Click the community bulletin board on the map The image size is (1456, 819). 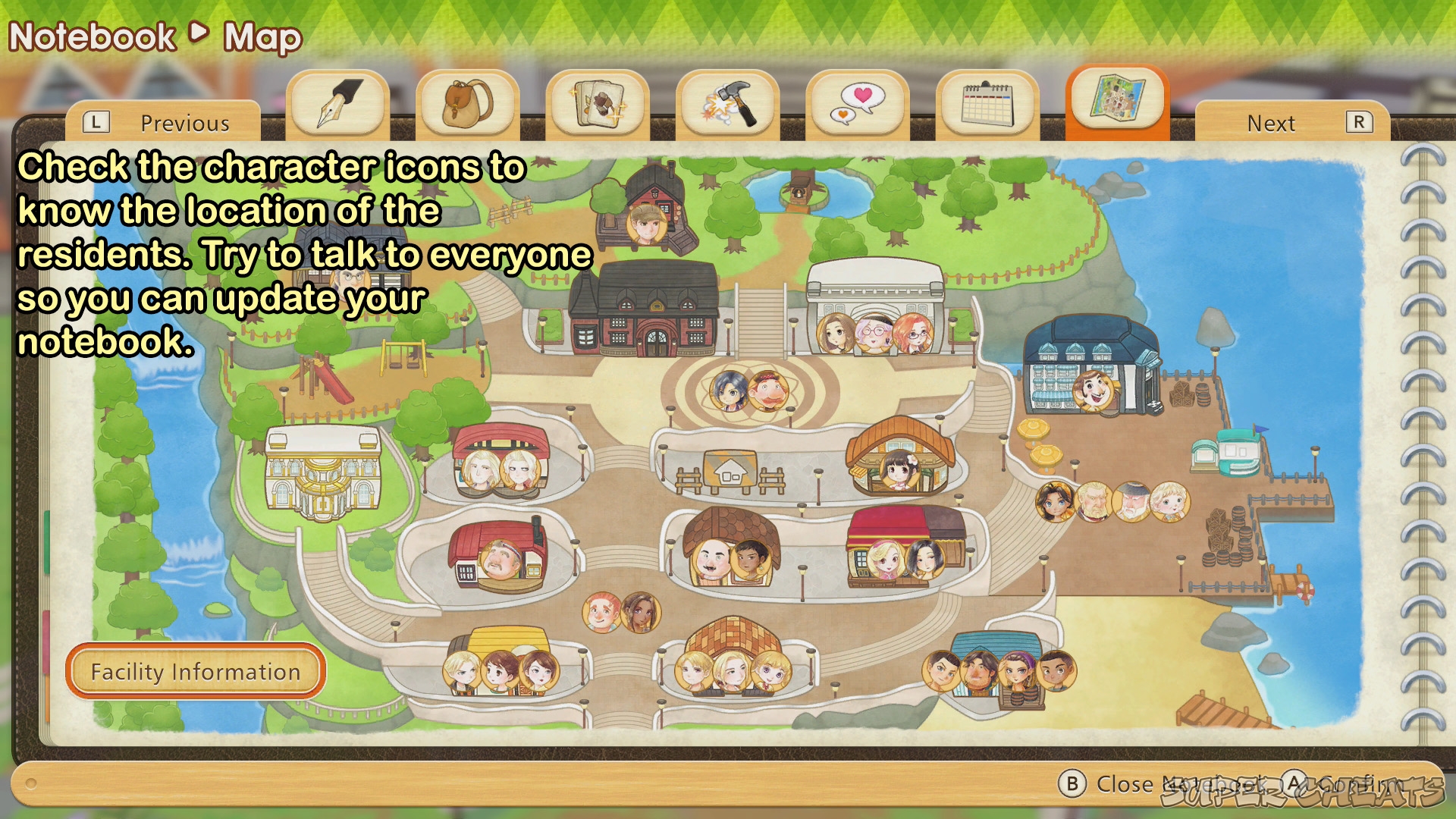pos(730,472)
